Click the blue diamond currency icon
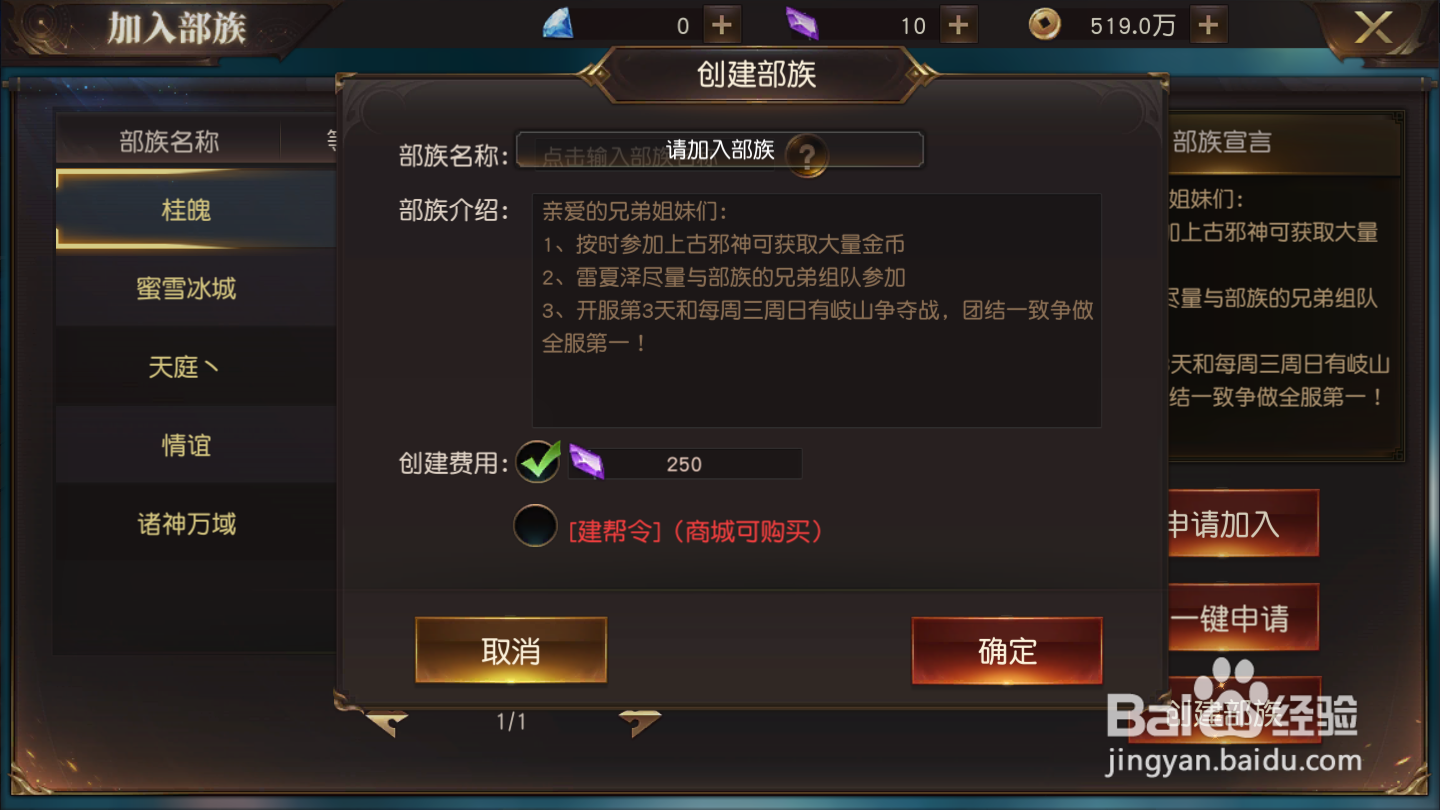The height and width of the screenshot is (810, 1440). 559,24
